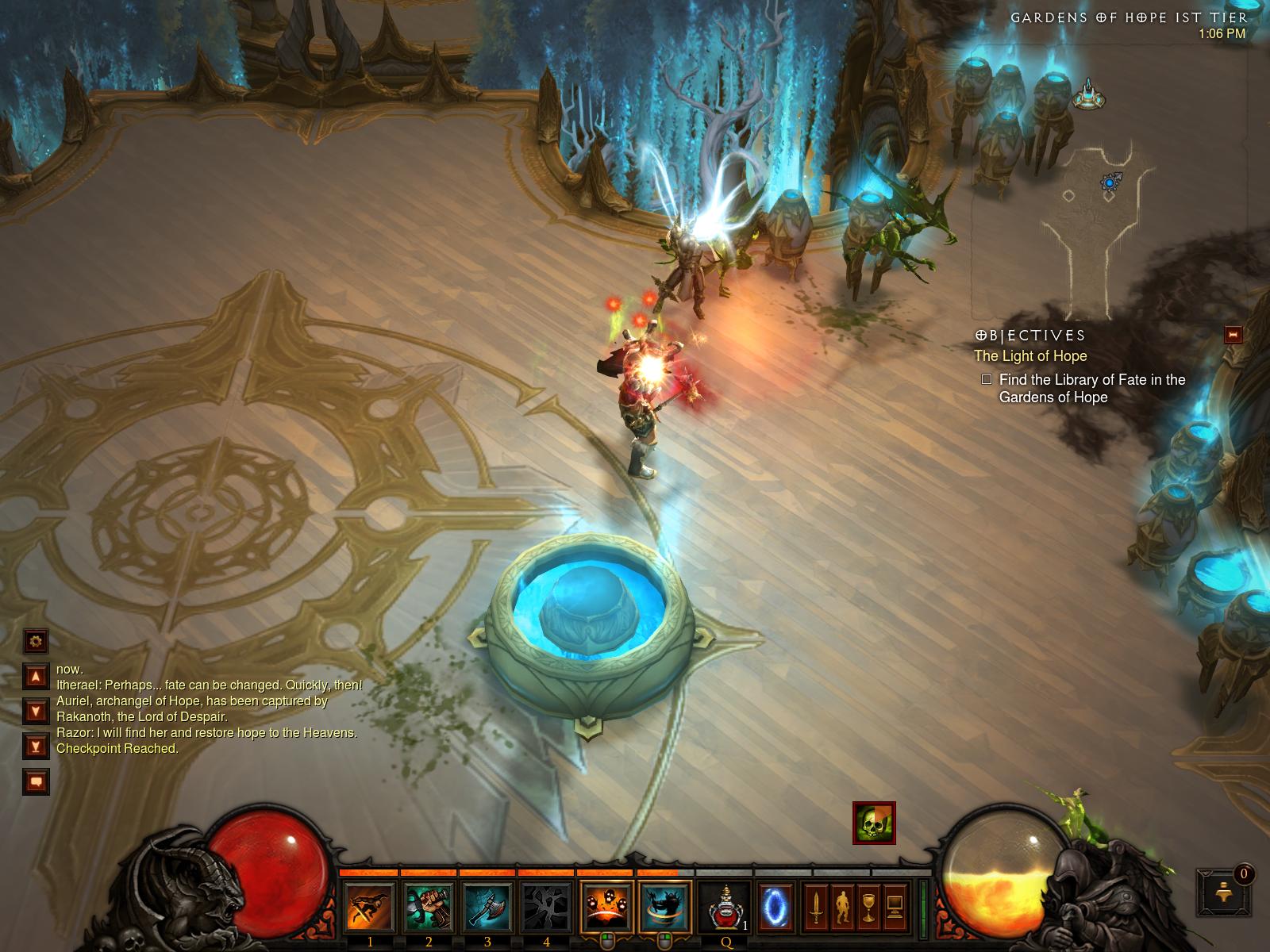Image resolution: width=1270 pixels, height=952 pixels.
Task: Activate the throwing axe skill in slot 3
Action: coord(487,906)
